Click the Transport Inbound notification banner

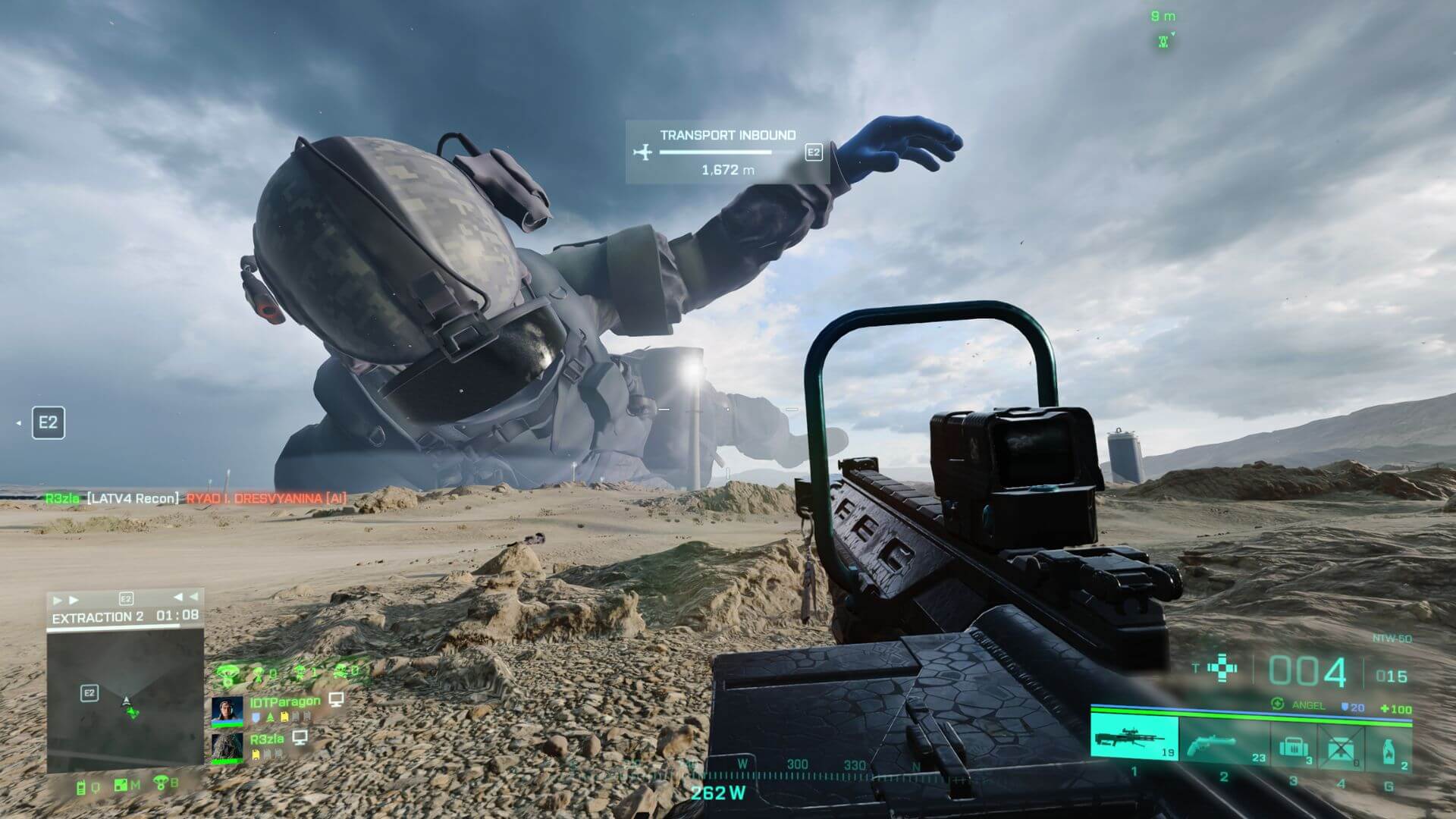tap(726, 152)
